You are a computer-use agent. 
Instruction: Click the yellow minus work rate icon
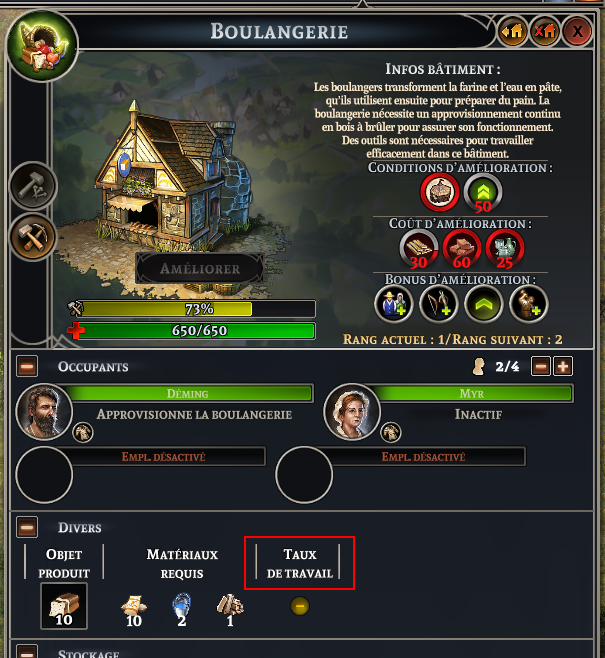click(299, 605)
